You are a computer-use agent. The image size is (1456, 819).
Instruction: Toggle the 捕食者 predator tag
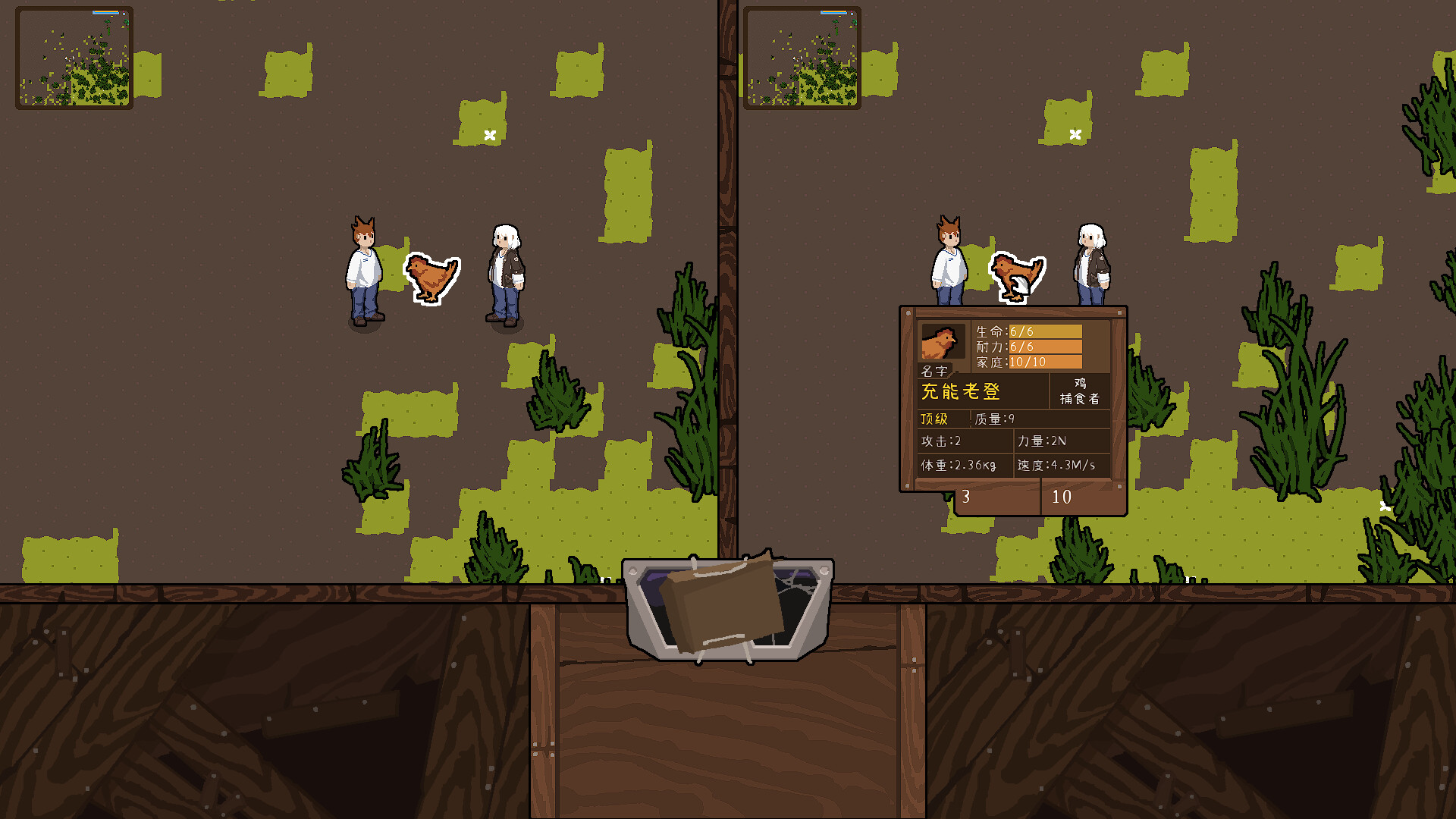[x=1081, y=397]
